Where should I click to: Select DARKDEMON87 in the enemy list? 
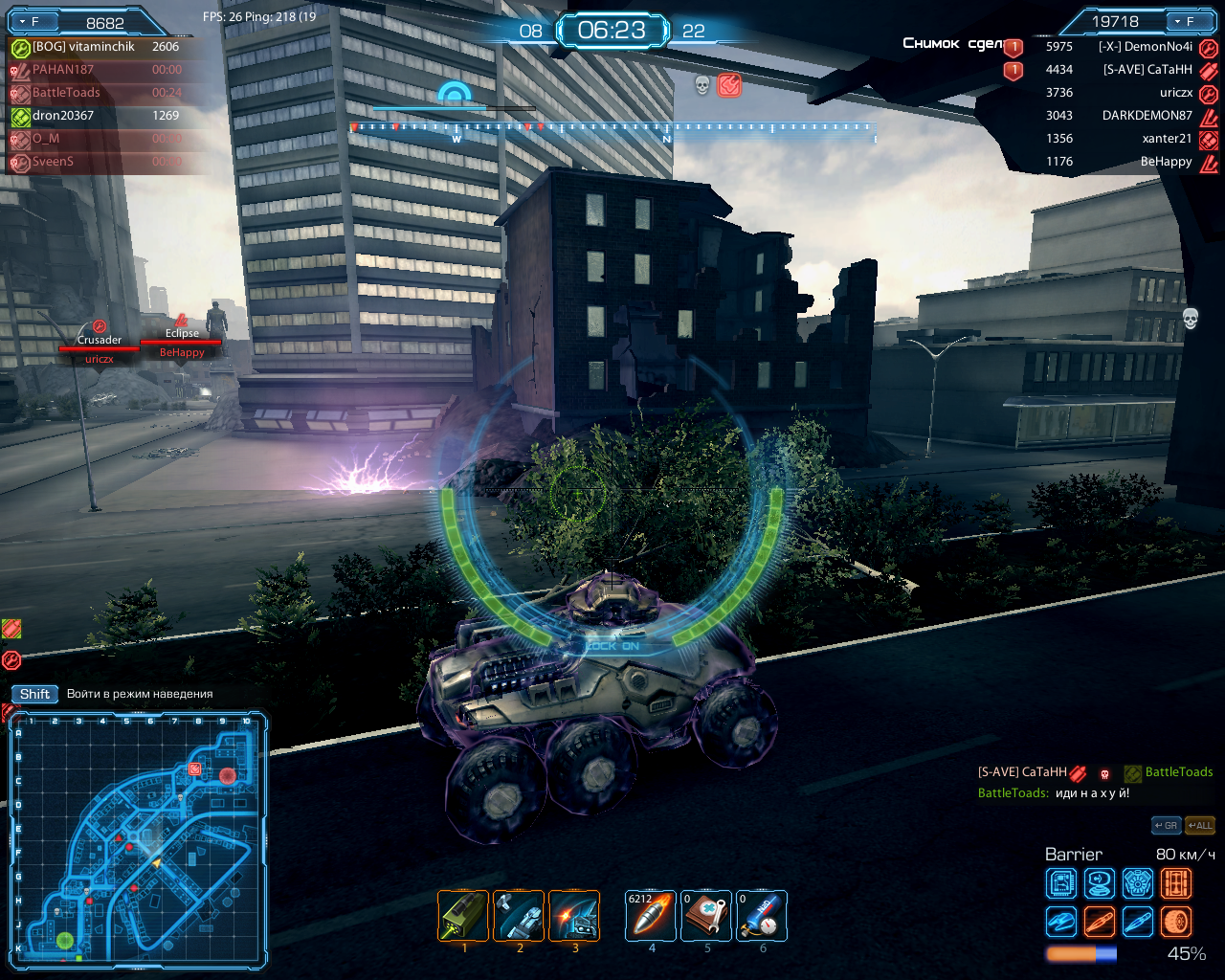[1147, 116]
